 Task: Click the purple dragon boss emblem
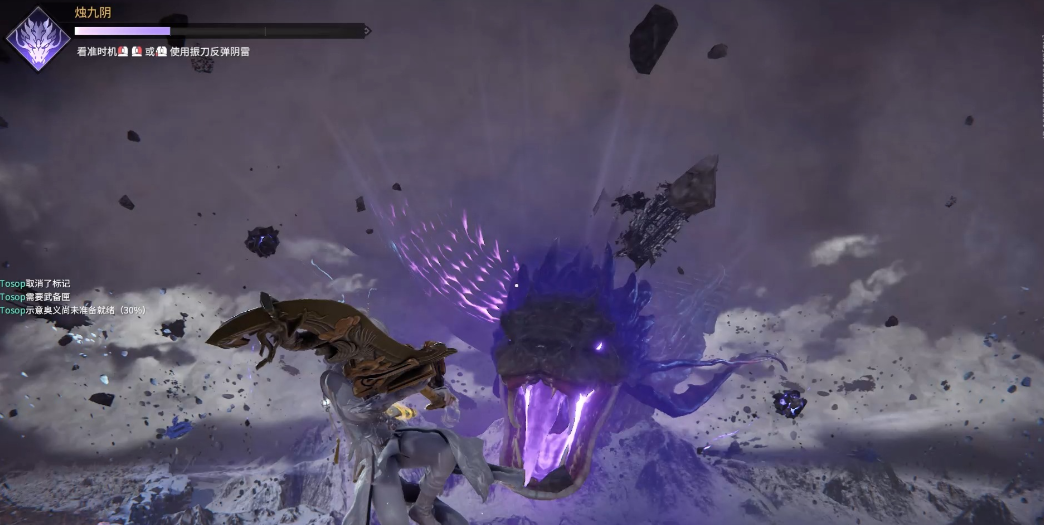(38, 38)
